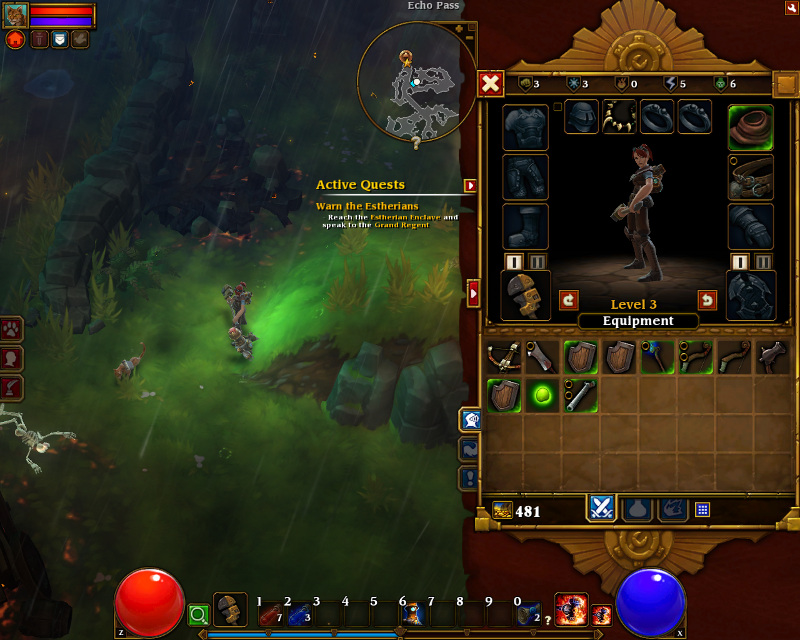Switch to the spells inventory tab
Screen dimensions: 800x640
tap(672, 509)
